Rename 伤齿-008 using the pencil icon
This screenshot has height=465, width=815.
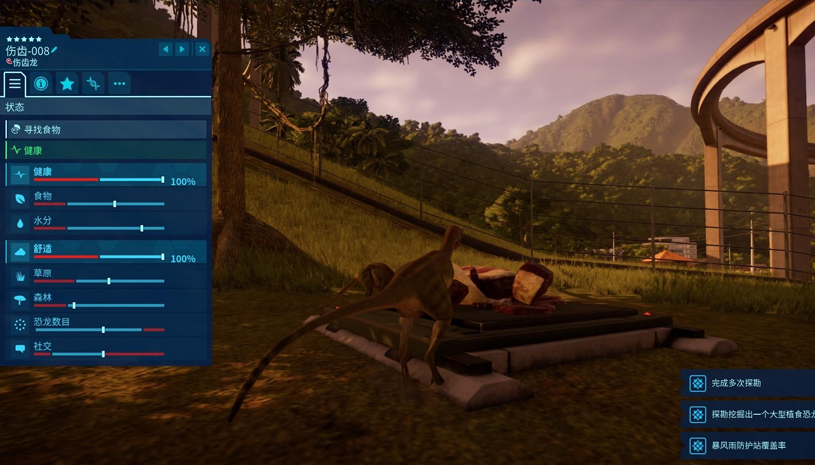[55, 50]
